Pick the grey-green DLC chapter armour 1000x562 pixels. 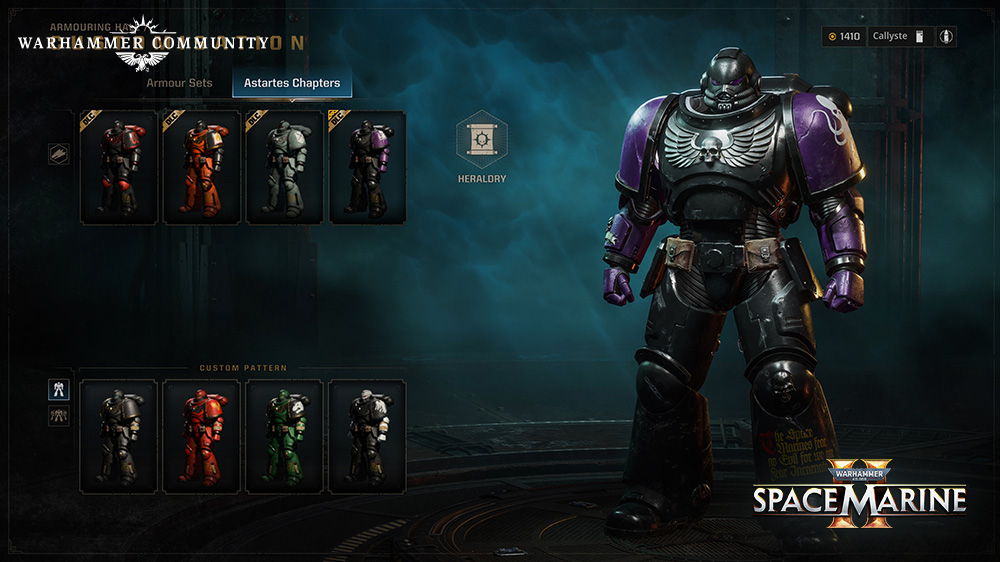(x=285, y=168)
